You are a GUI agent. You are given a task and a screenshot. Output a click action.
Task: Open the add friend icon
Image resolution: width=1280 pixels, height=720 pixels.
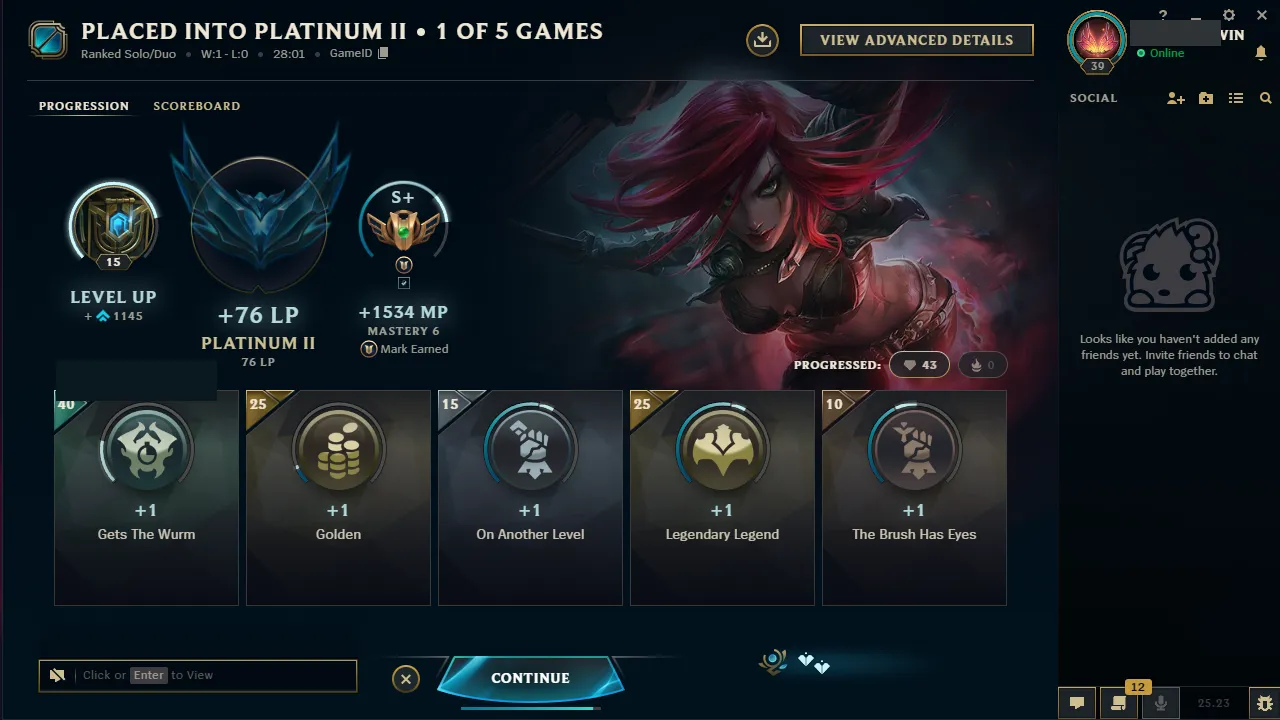point(1176,98)
